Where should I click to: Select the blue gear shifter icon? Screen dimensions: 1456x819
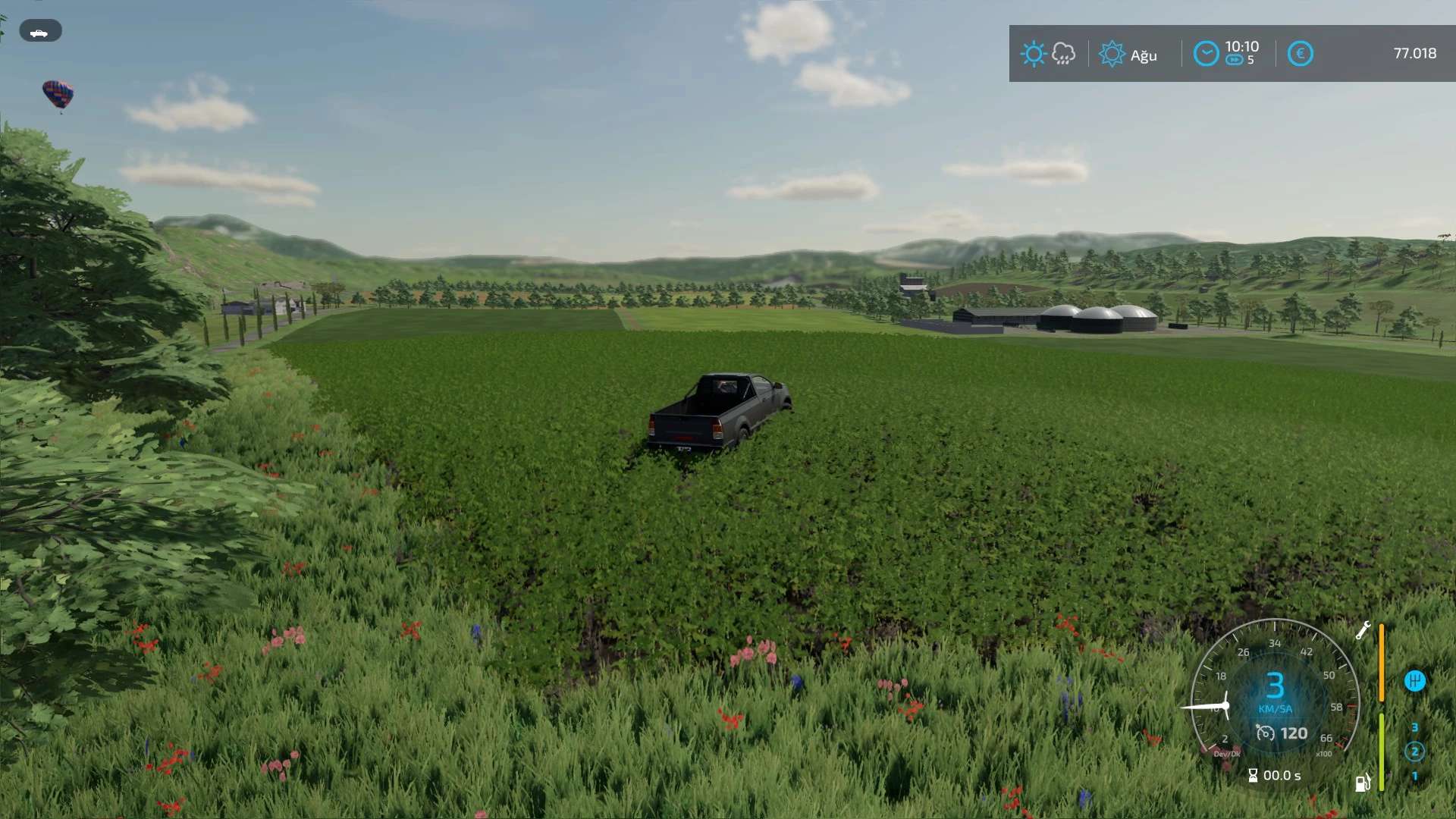pyautogui.click(x=1414, y=680)
